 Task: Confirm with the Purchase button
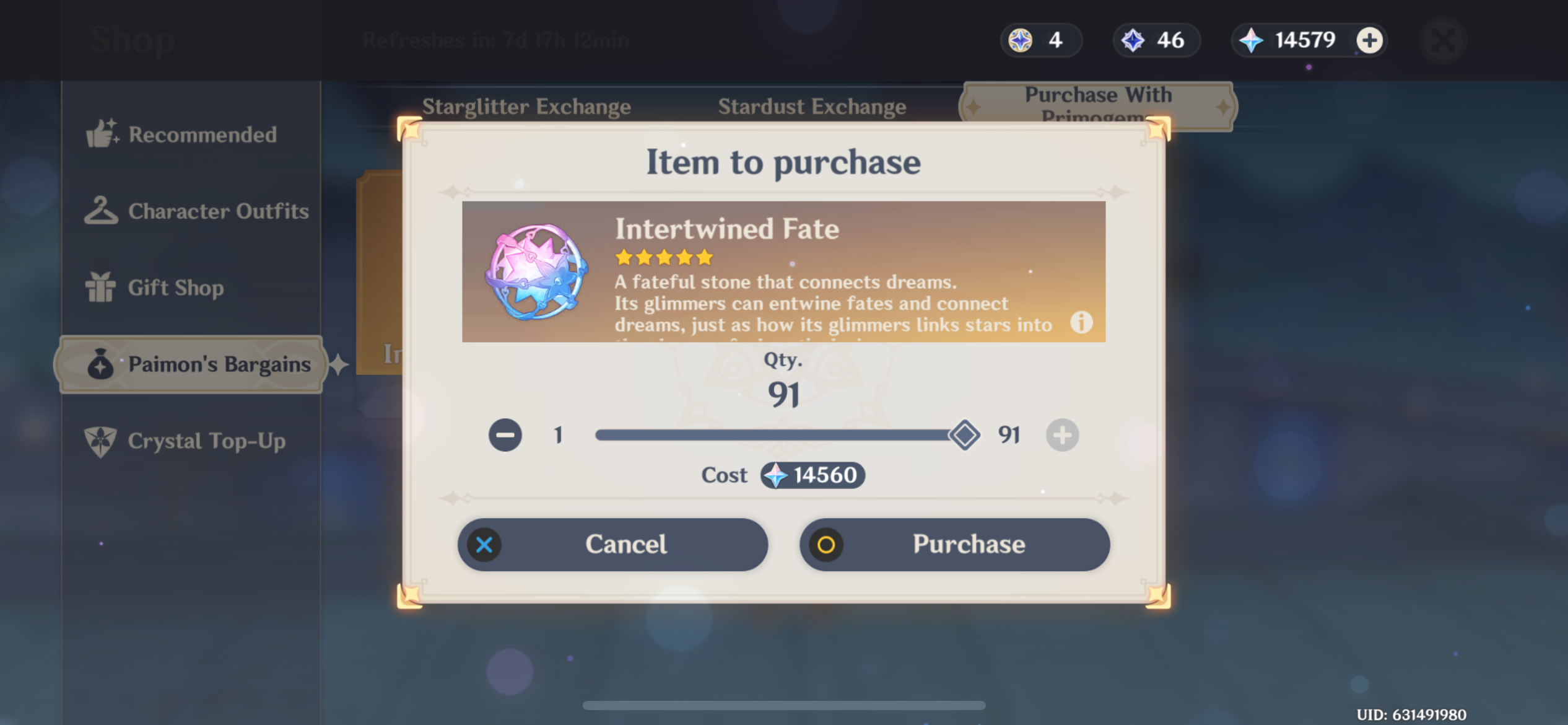pyautogui.click(x=955, y=544)
